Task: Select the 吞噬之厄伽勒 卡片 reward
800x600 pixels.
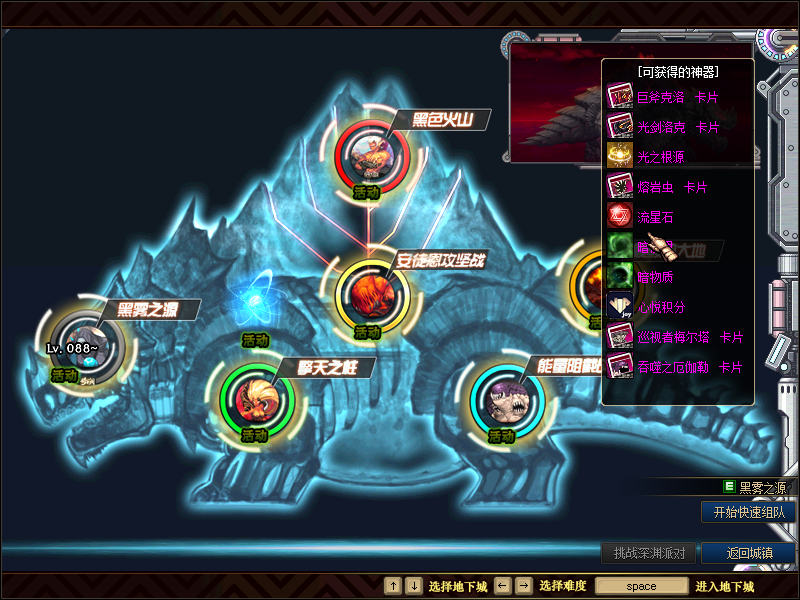Action: [x=690, y=367]
